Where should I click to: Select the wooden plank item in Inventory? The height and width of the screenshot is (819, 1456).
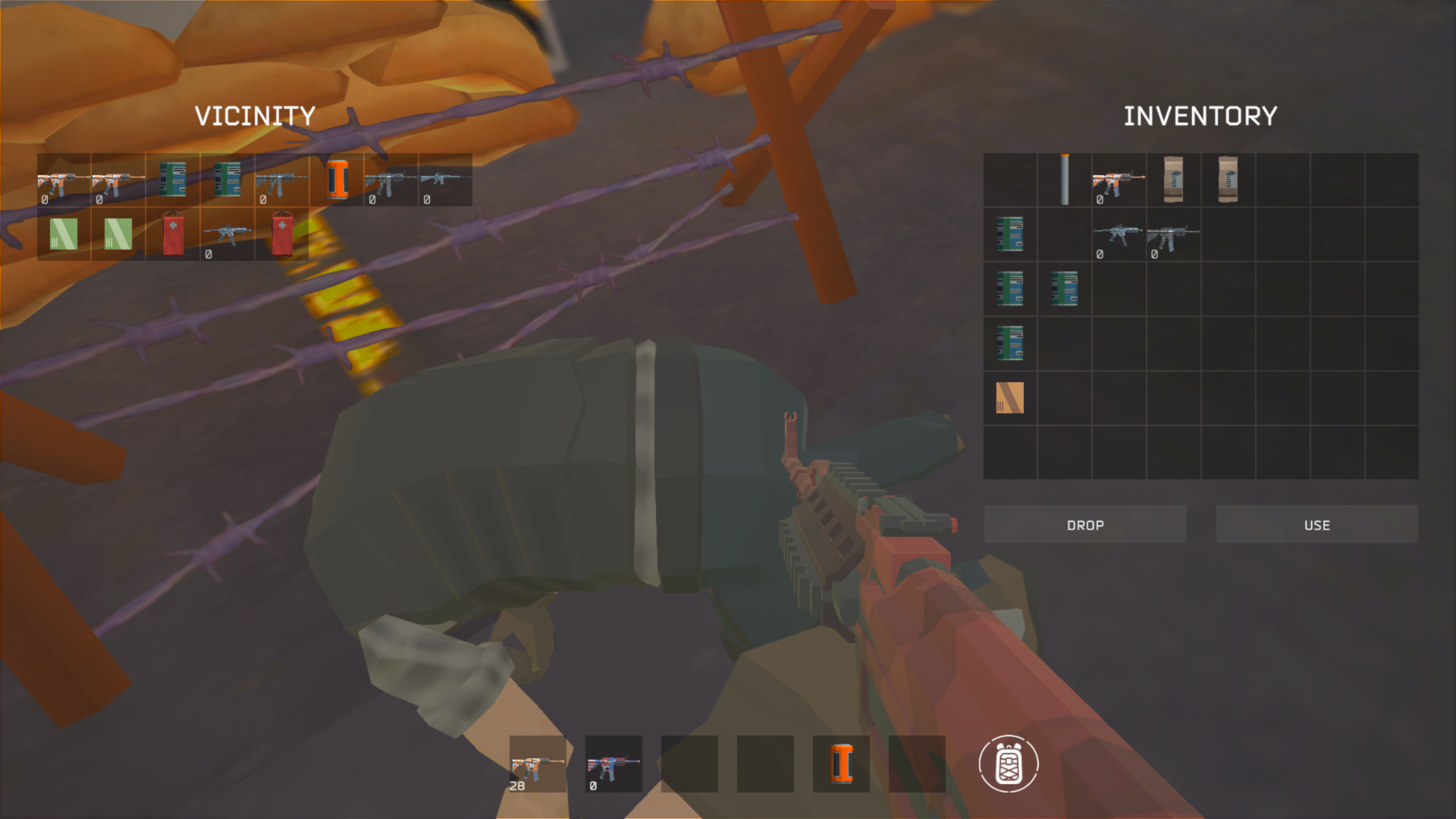[1009, 398]
